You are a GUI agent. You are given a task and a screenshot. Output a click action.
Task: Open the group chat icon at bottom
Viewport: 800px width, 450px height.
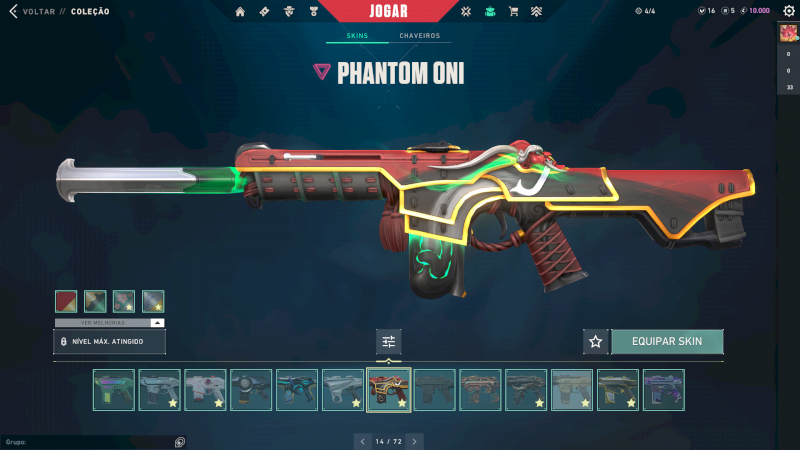[180, 441]
